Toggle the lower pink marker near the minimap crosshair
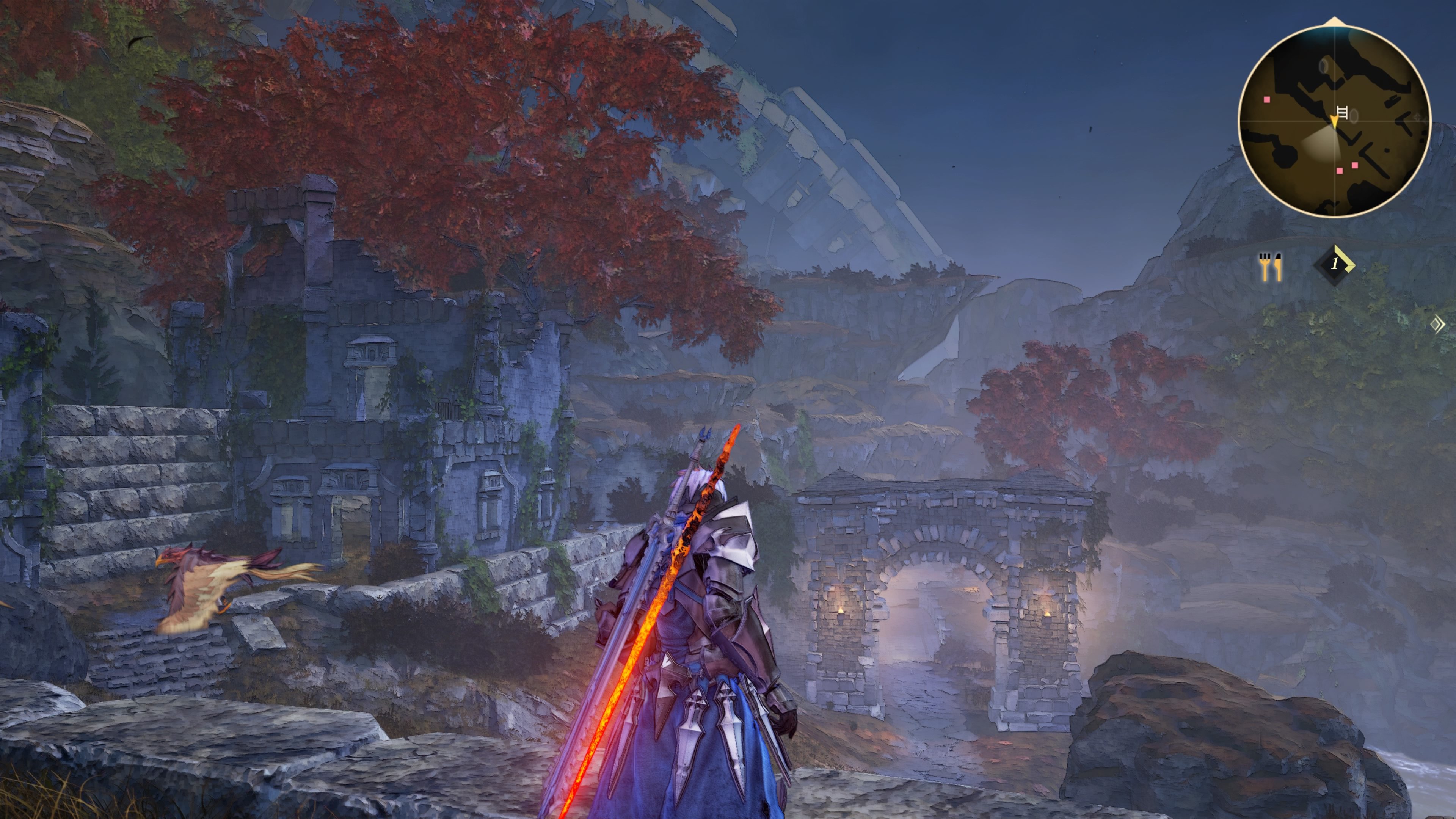 pos(1341,171)
